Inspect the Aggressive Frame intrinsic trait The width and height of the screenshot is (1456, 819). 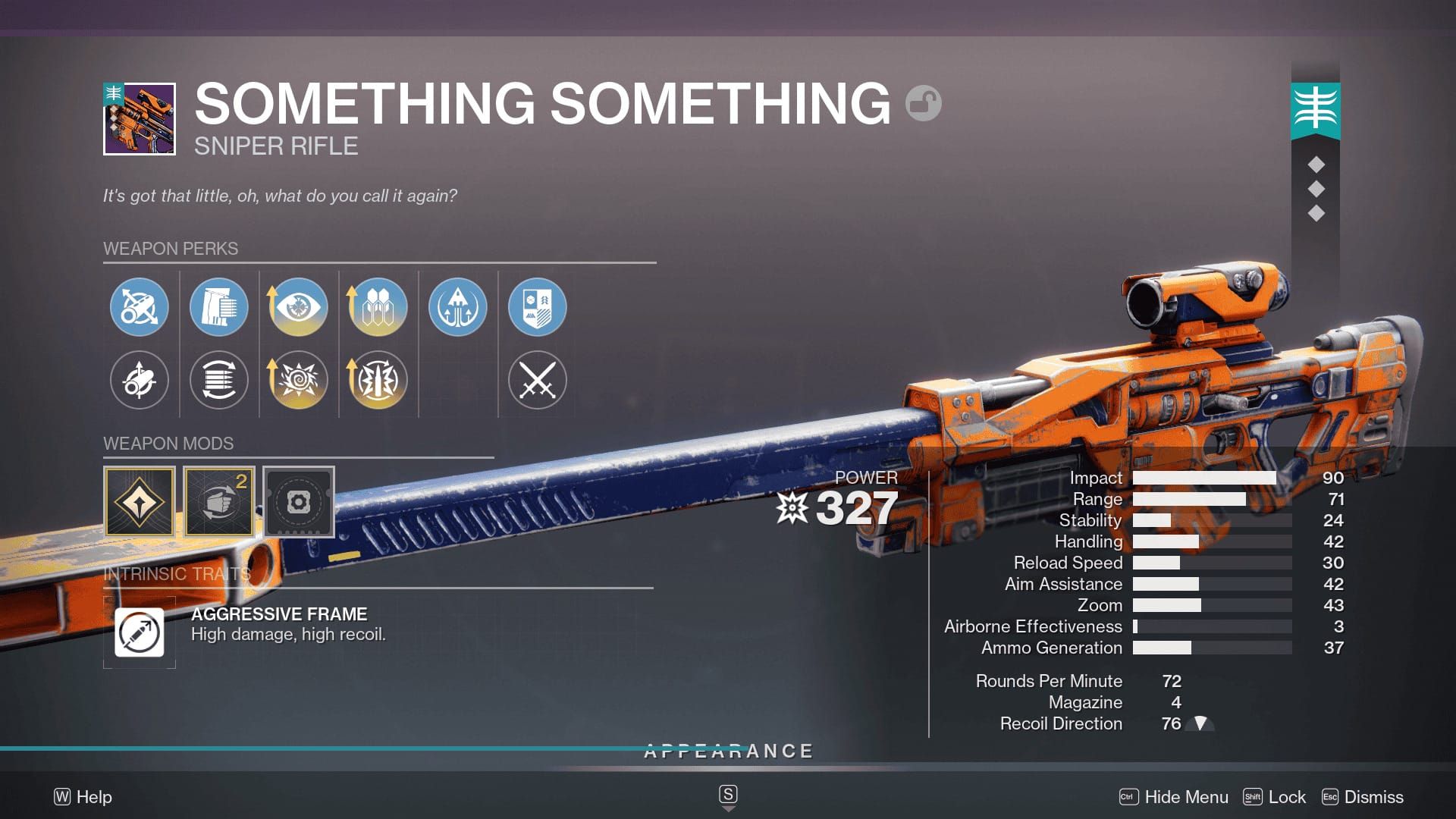[x=140, y=632]
